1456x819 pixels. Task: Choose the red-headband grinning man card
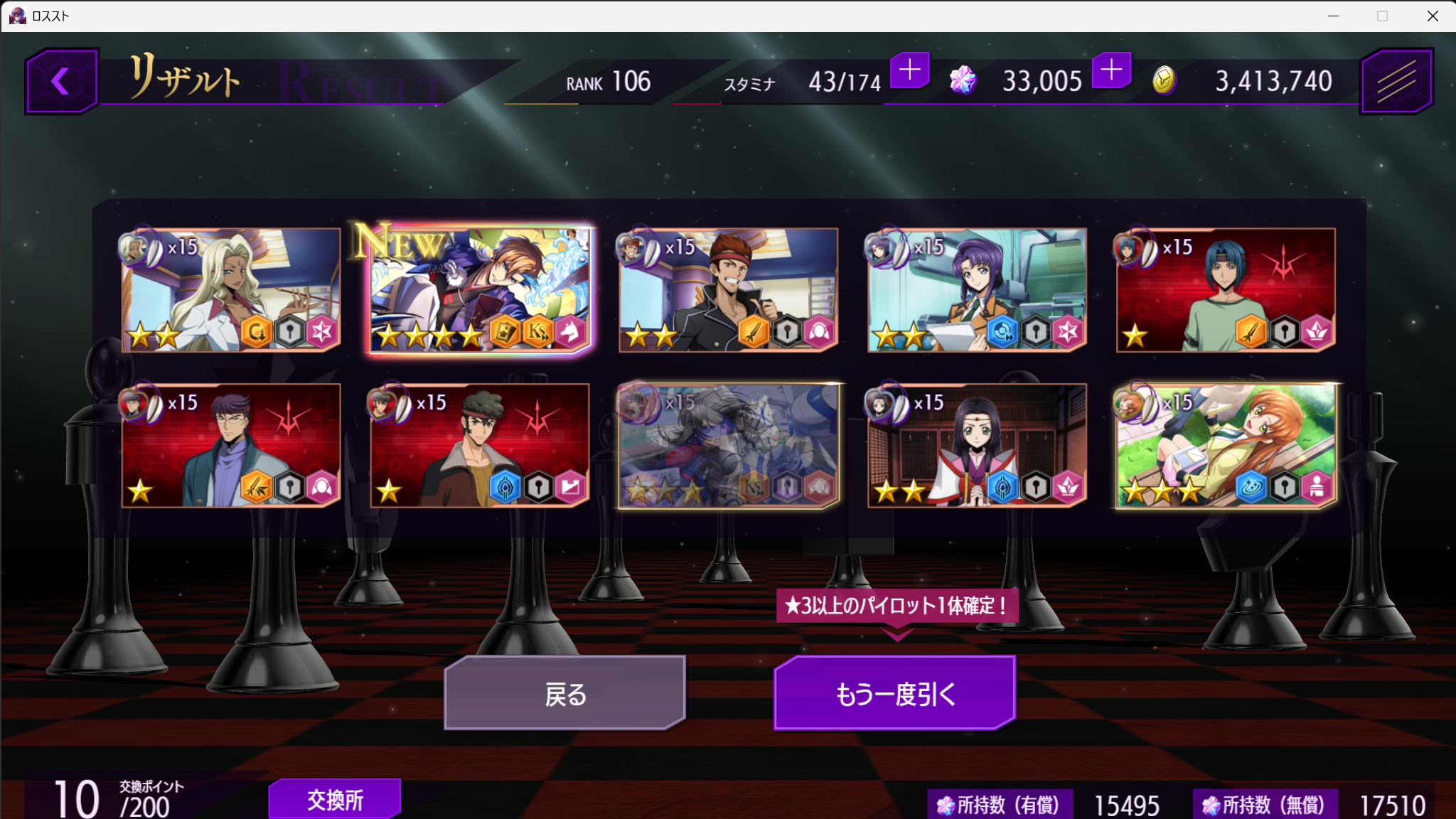pyautogui.click(x=729, y=290)
